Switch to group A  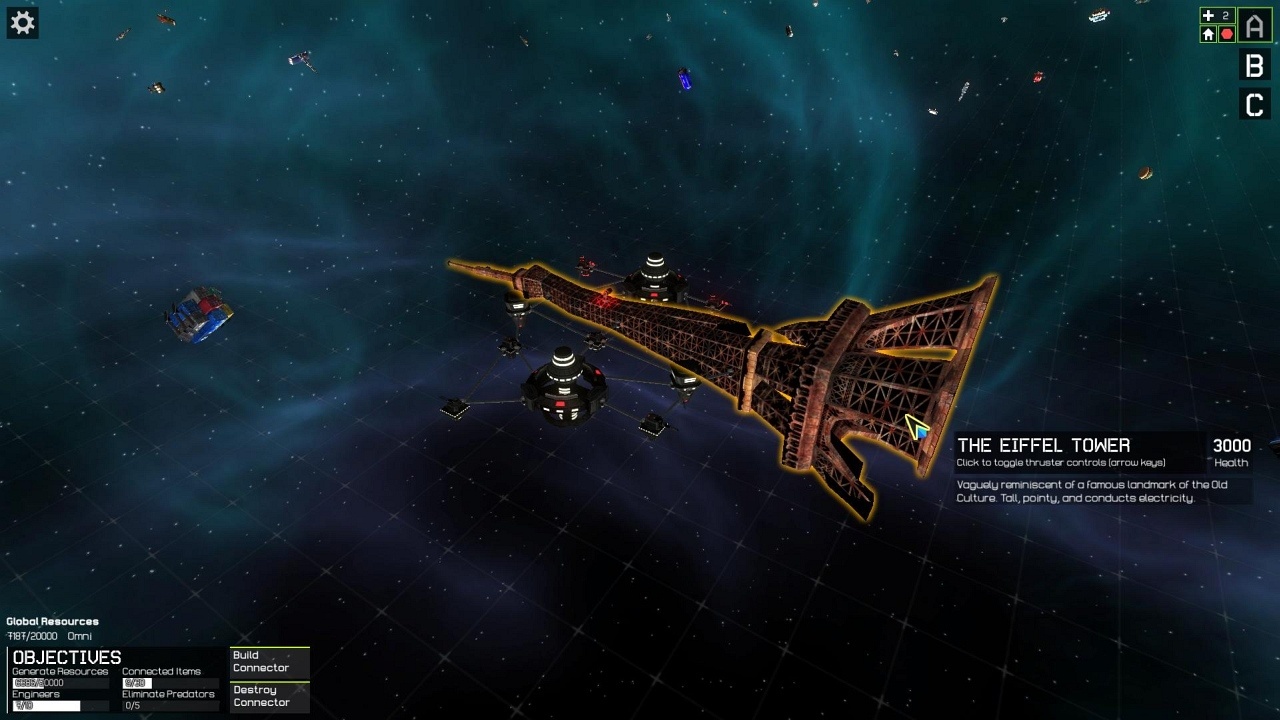pos(1254,26)
